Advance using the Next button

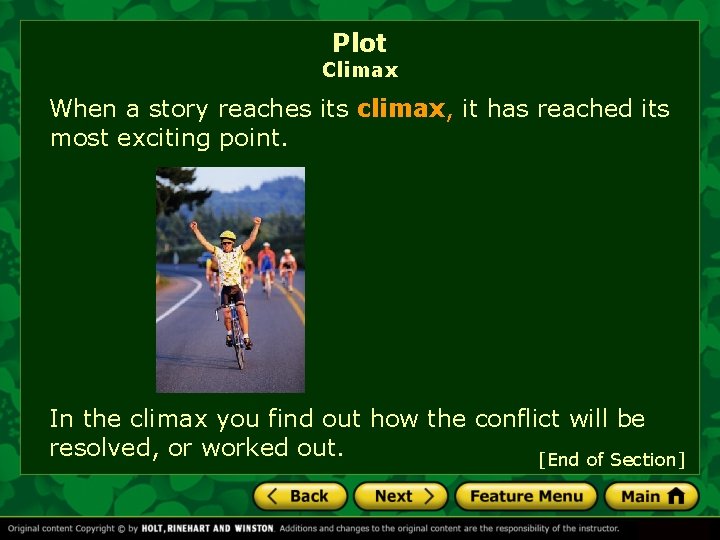400,496
